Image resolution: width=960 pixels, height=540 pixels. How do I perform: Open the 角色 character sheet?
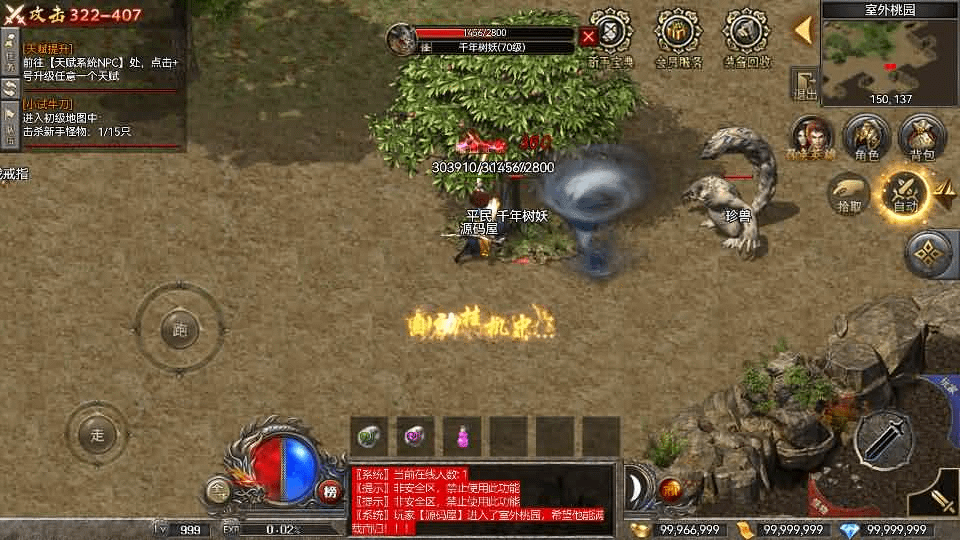(866, 138)
